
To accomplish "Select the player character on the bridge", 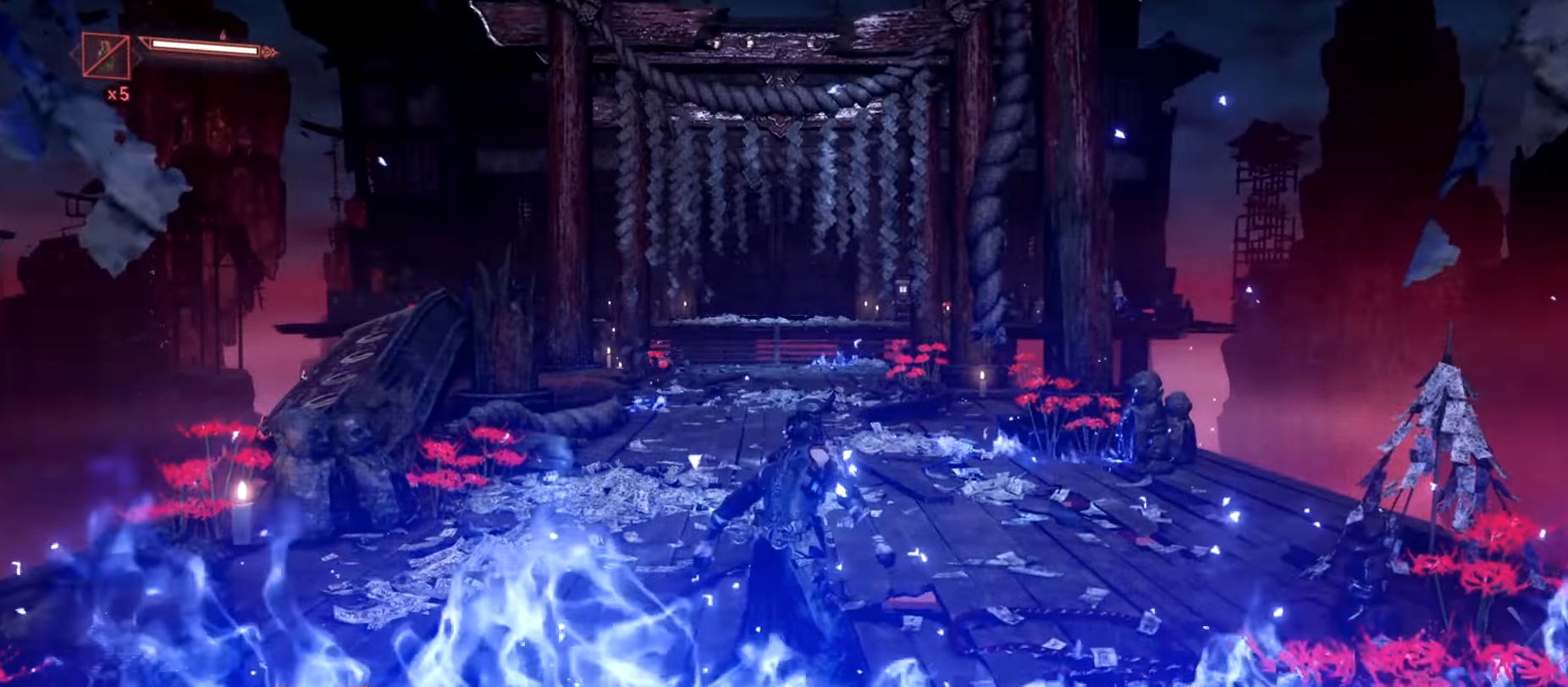I will (792, 525).
